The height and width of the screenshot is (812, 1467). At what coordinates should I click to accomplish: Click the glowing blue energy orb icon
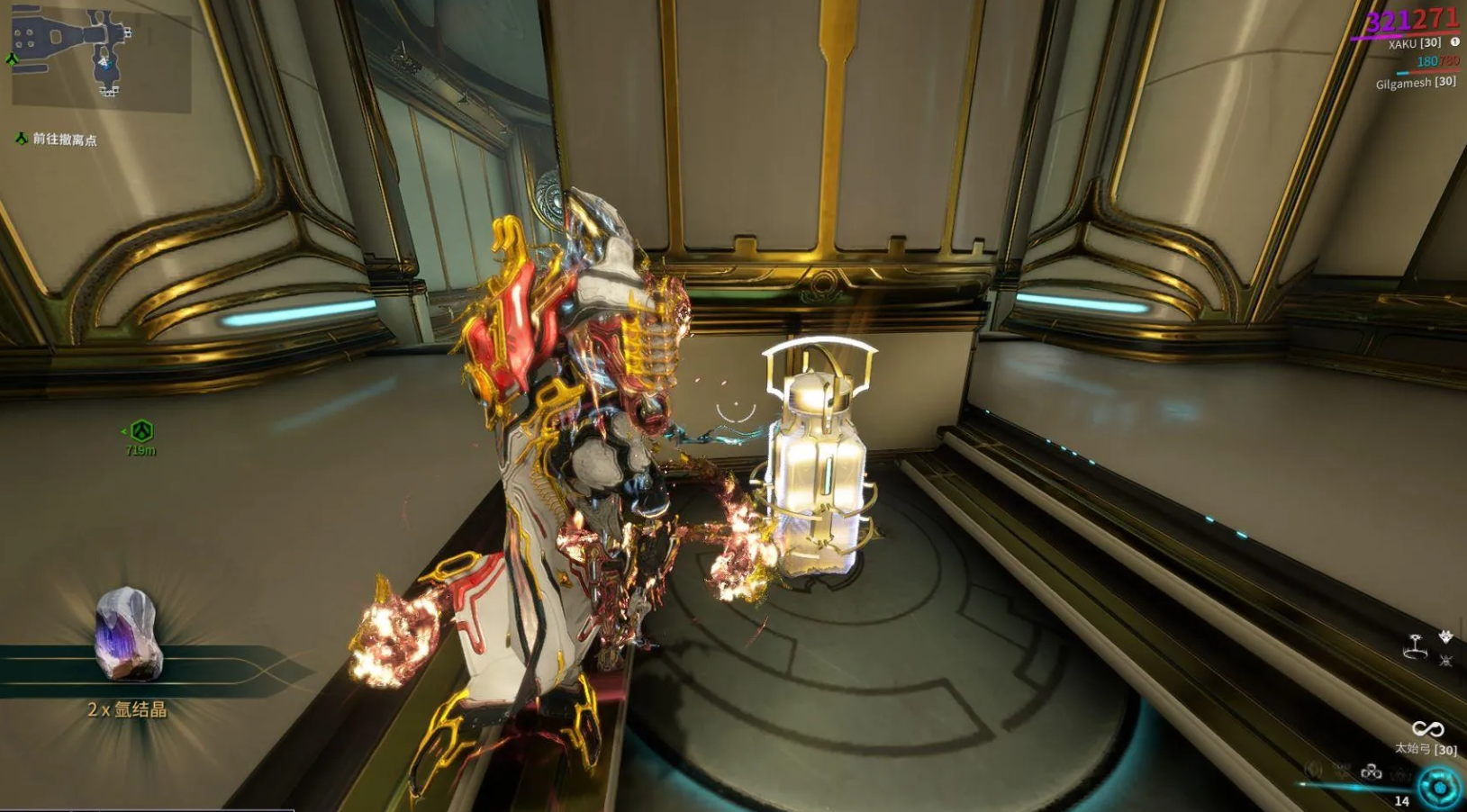(1438, 788)
